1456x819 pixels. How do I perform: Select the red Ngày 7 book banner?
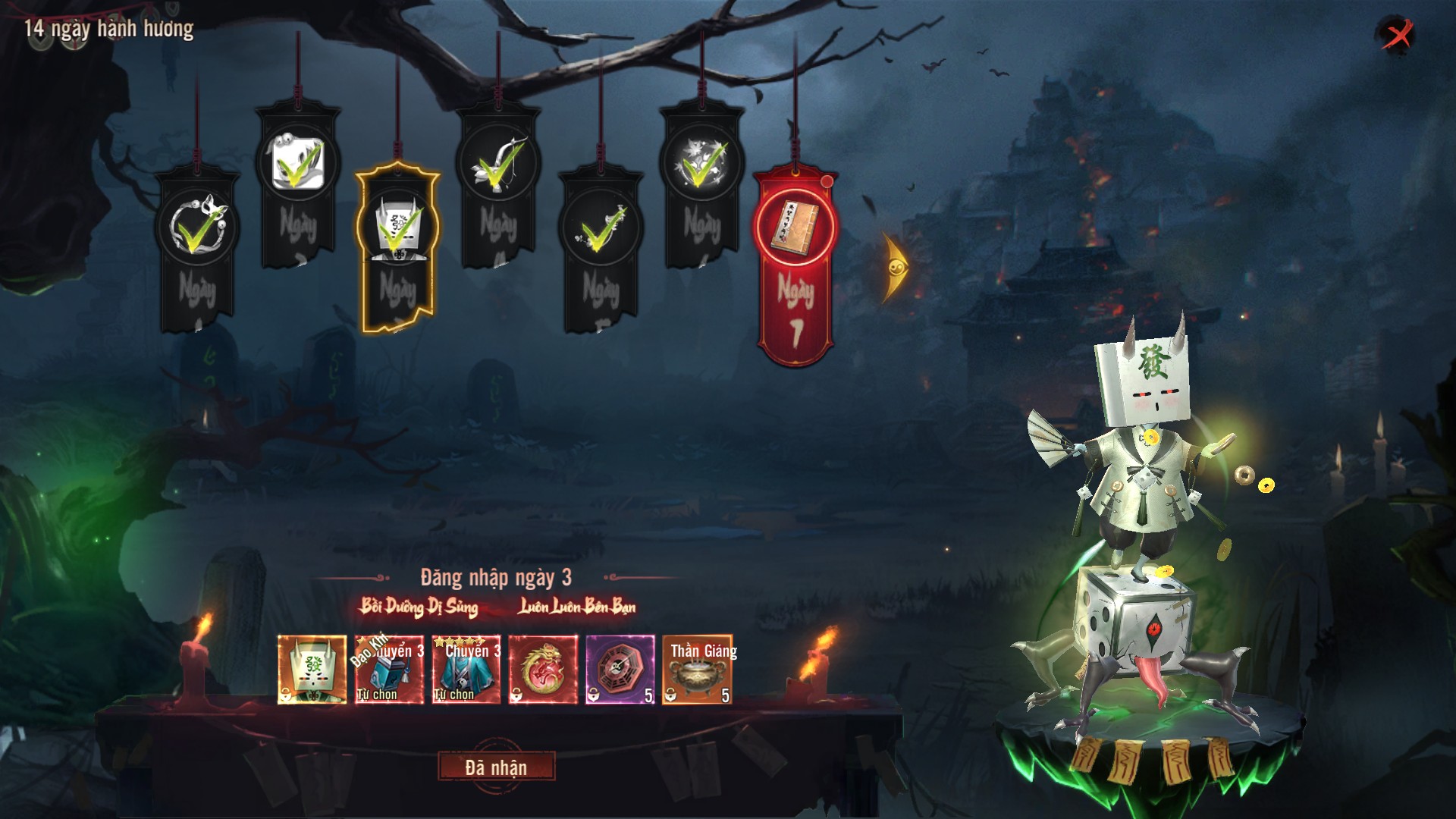pyautogui.click(x=795, y=265)
